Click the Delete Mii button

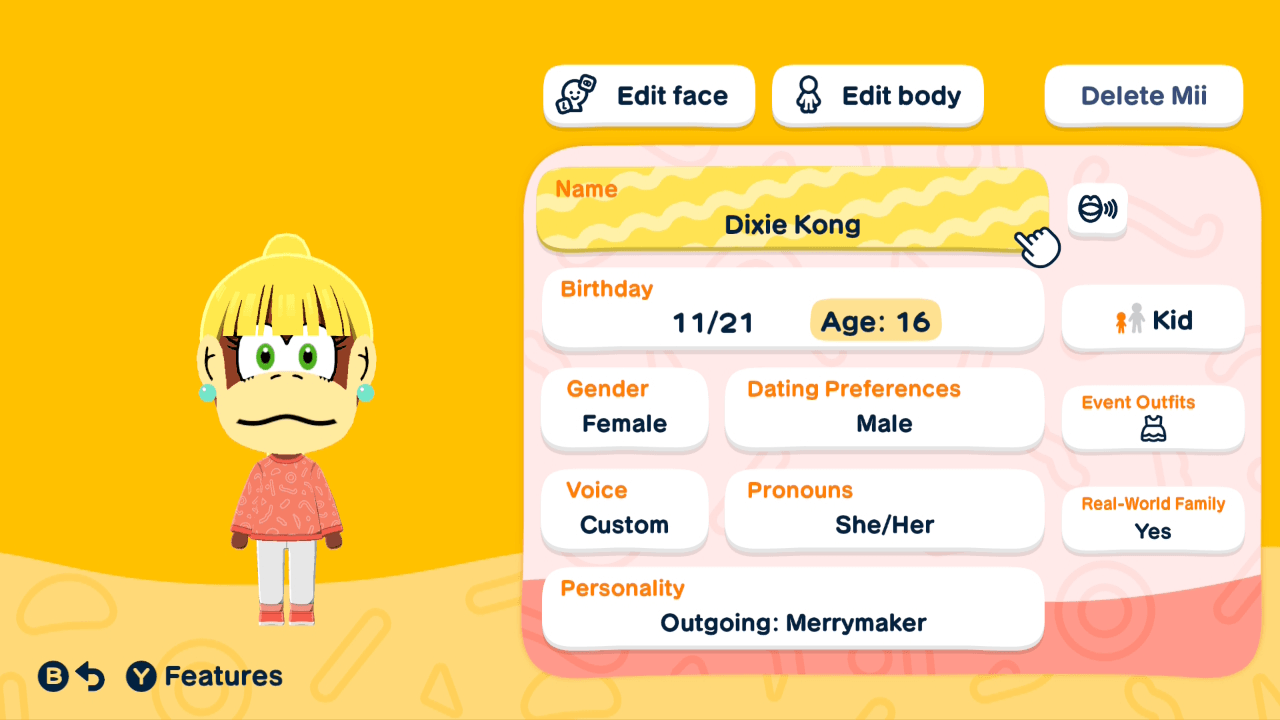[1143, 95]
